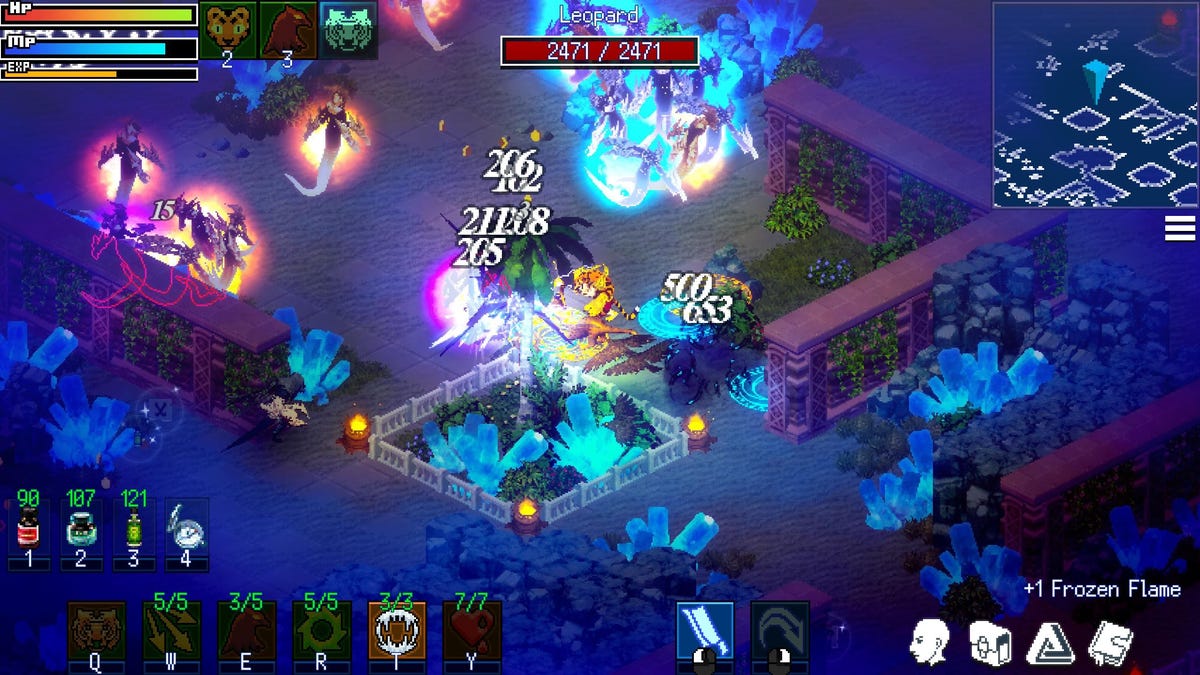Activate the green gear skill on R

coord(321,631)
